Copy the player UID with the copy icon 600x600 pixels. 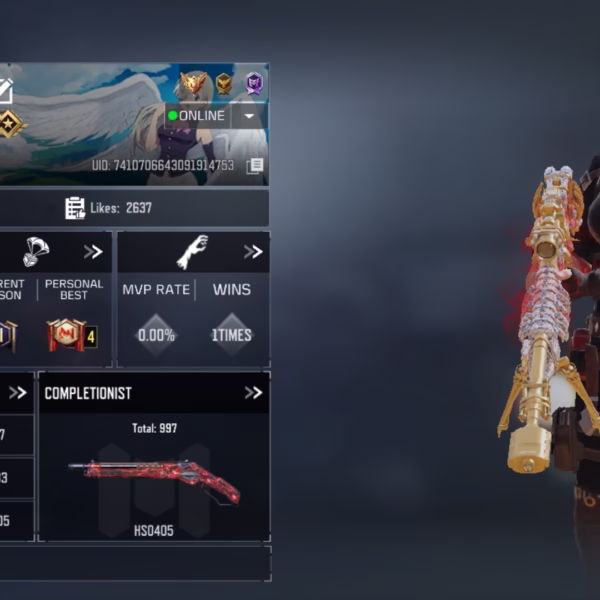pyautogui.click(x=255, y=166)
